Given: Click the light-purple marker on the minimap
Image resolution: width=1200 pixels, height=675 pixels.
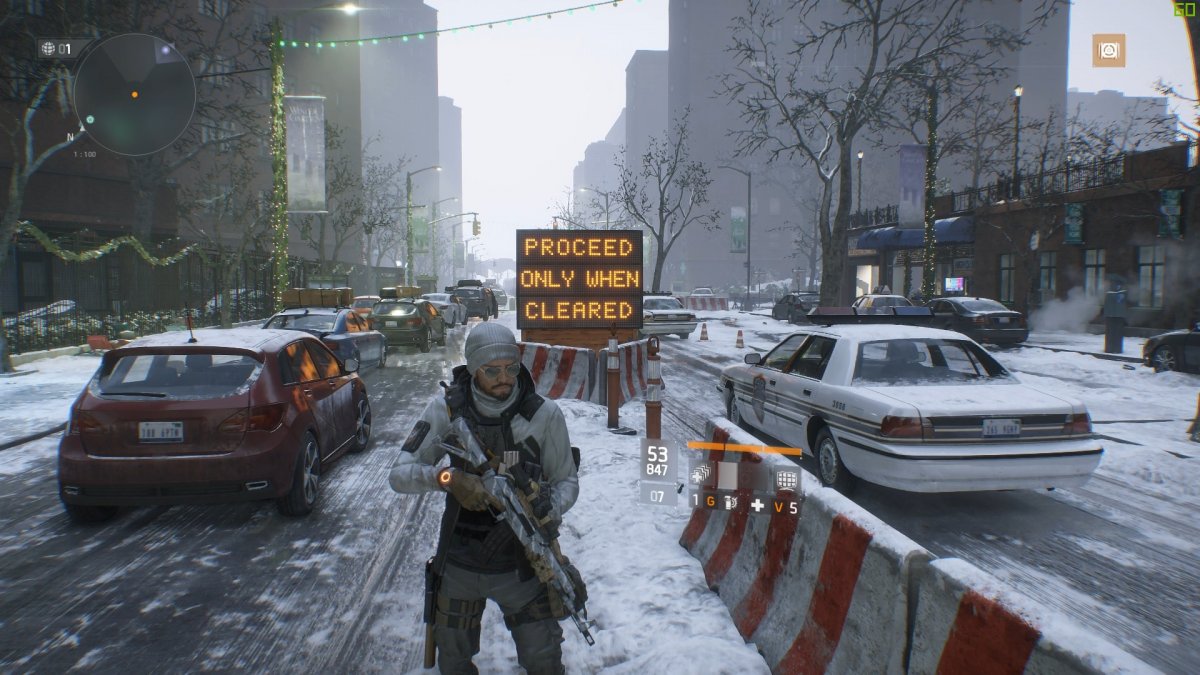Looking at the screenshot, I should click(167, 50).
